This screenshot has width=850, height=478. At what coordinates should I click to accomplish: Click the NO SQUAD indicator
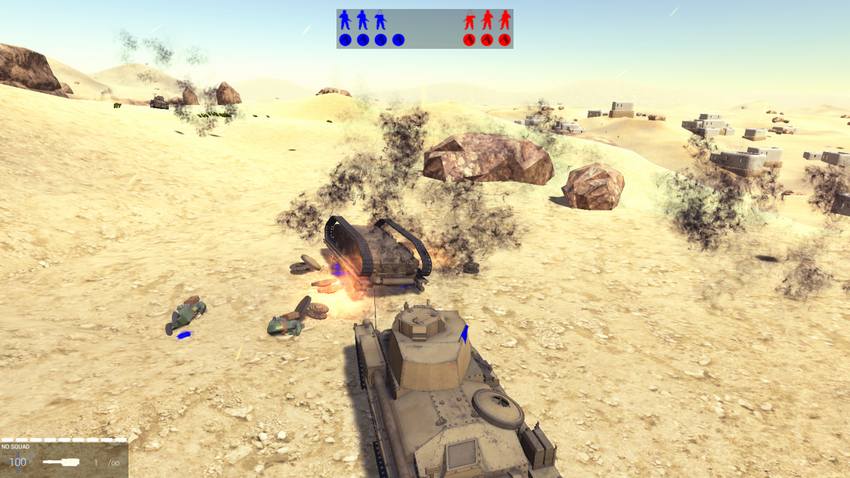click(15, 447)
